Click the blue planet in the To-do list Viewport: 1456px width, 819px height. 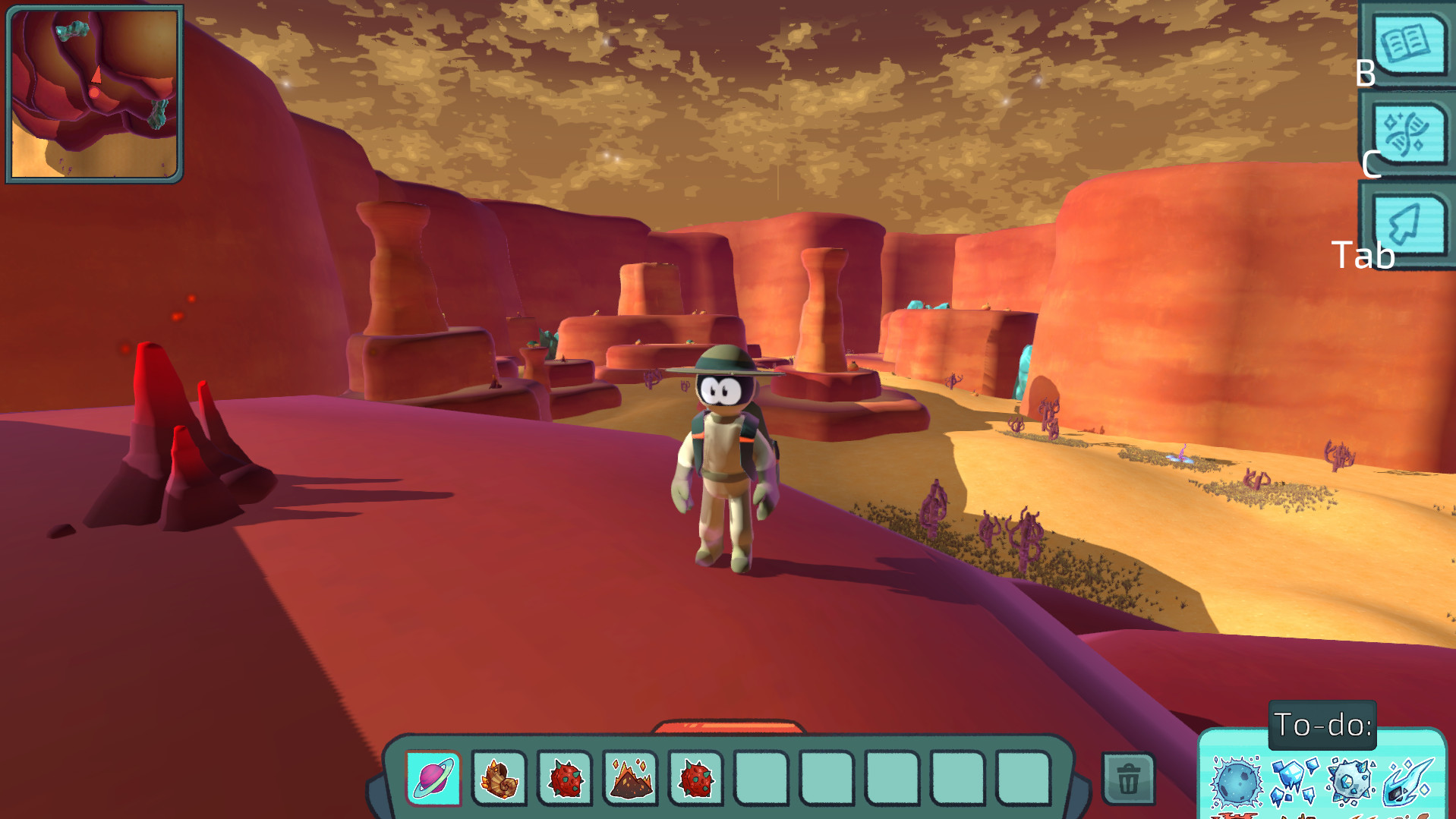pos(1238,782)
